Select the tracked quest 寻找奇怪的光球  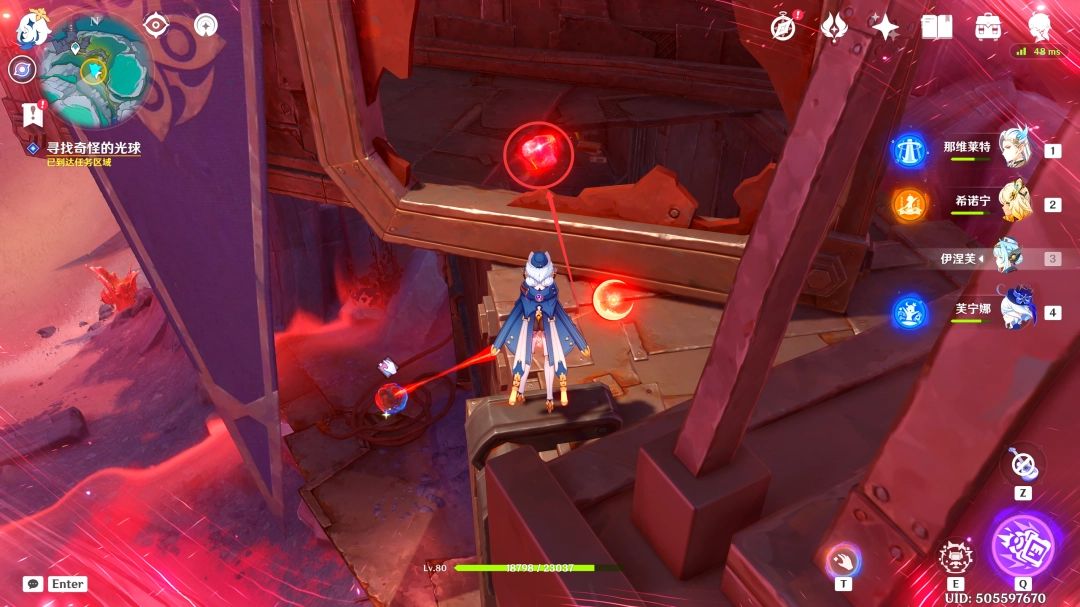[93, 148]
